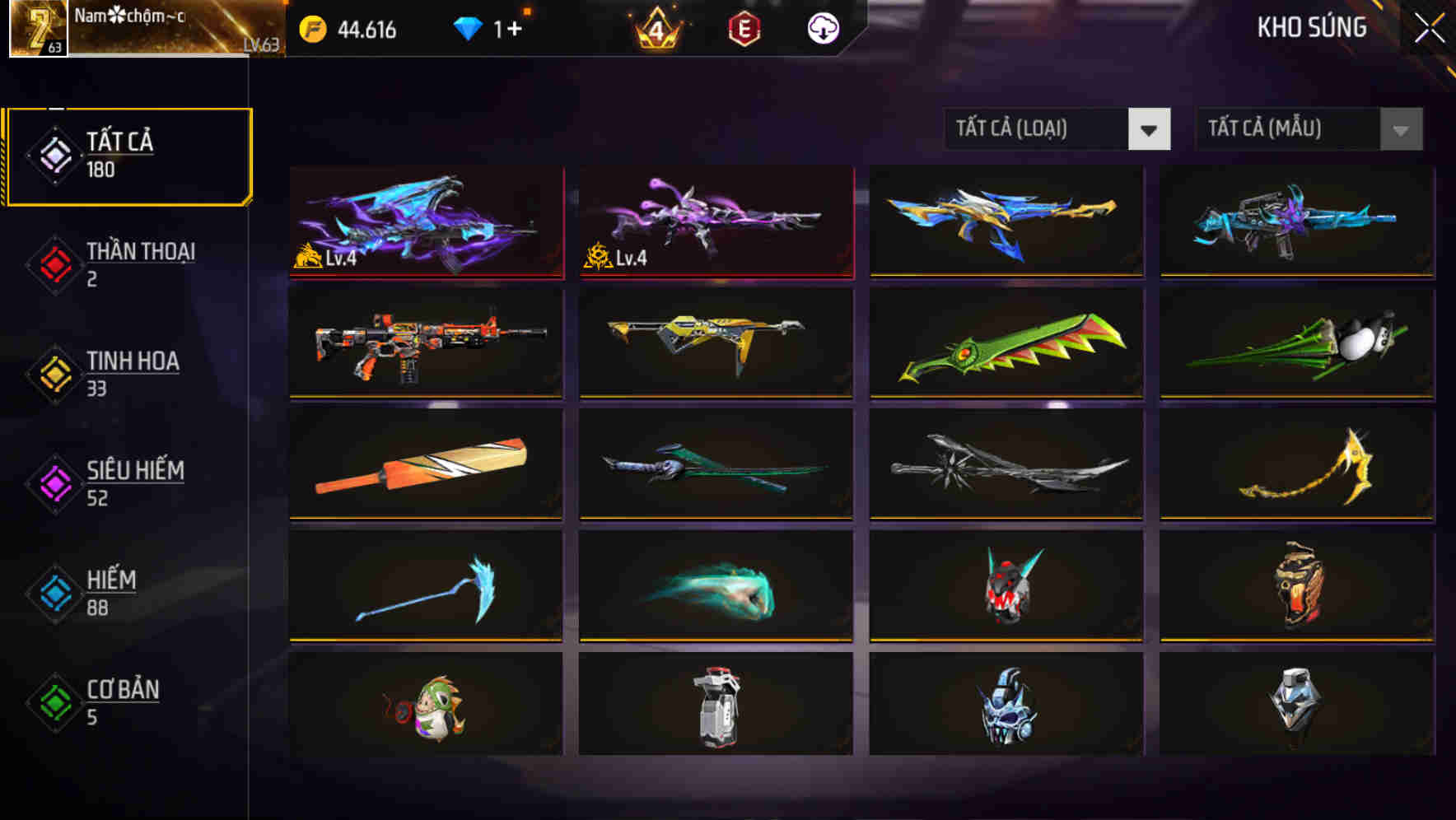Enable the Tất Cả 180 filter
Viewport: 1456px width, 820px height.
tap(128, 155)
